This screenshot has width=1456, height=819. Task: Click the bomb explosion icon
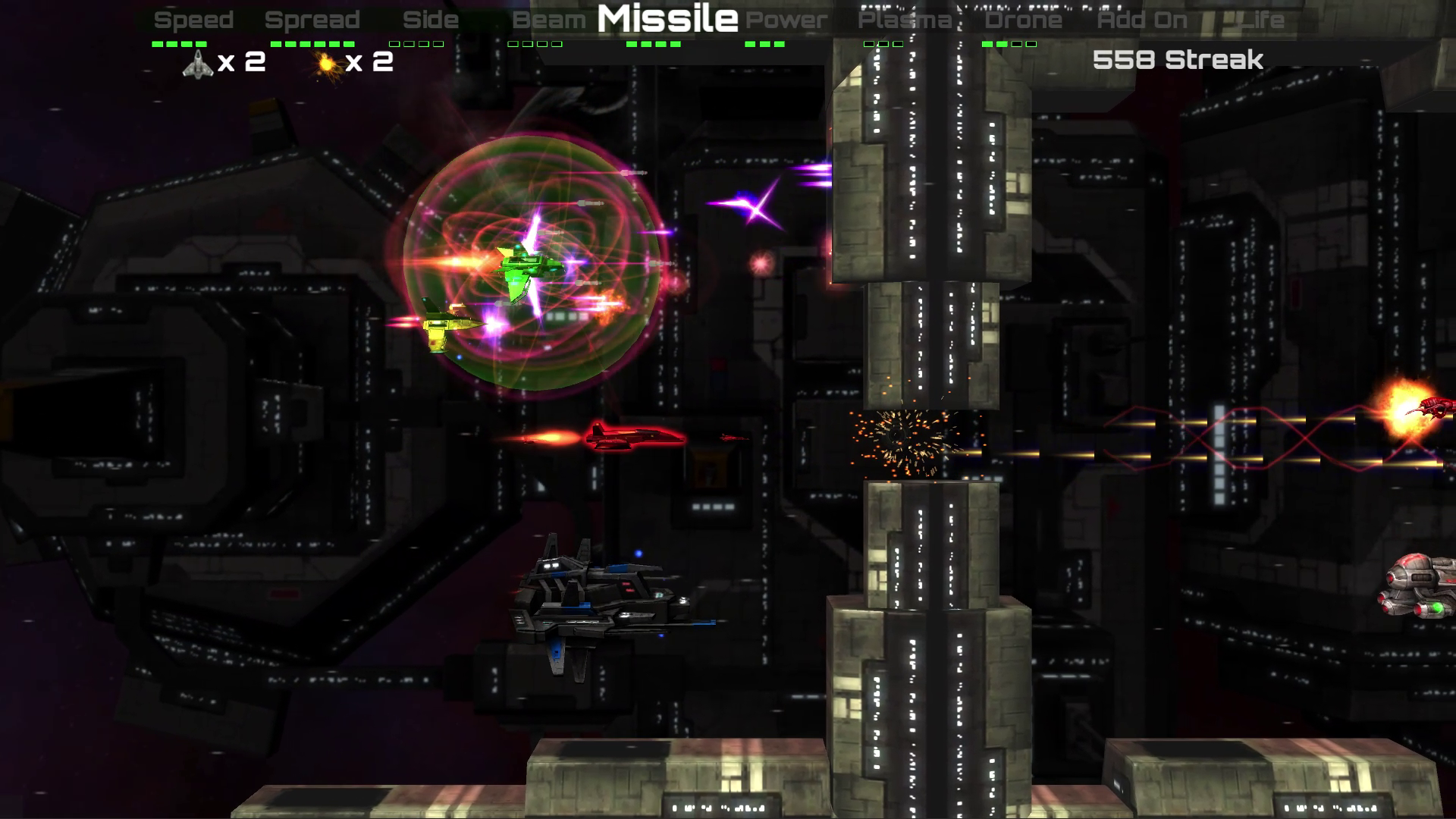pos(327,64)
